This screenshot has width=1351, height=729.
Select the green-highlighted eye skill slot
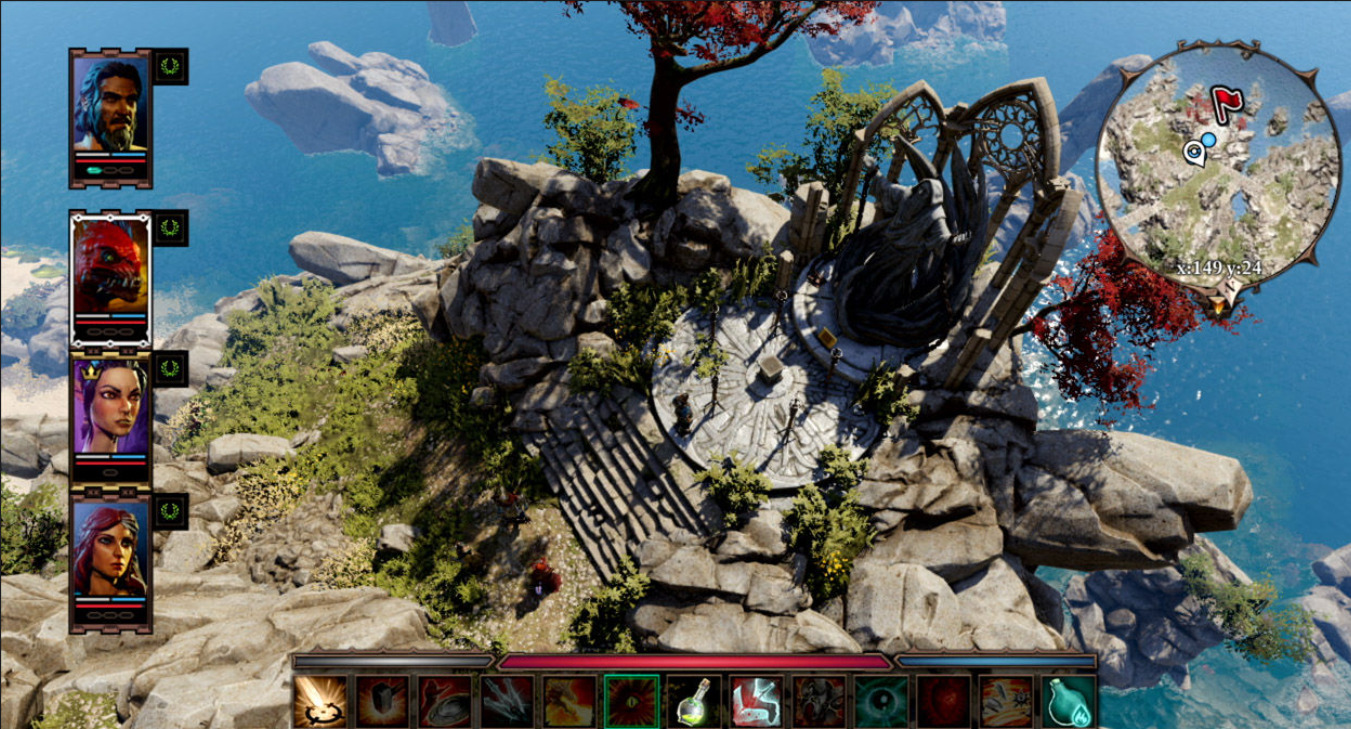click(632, 702)
